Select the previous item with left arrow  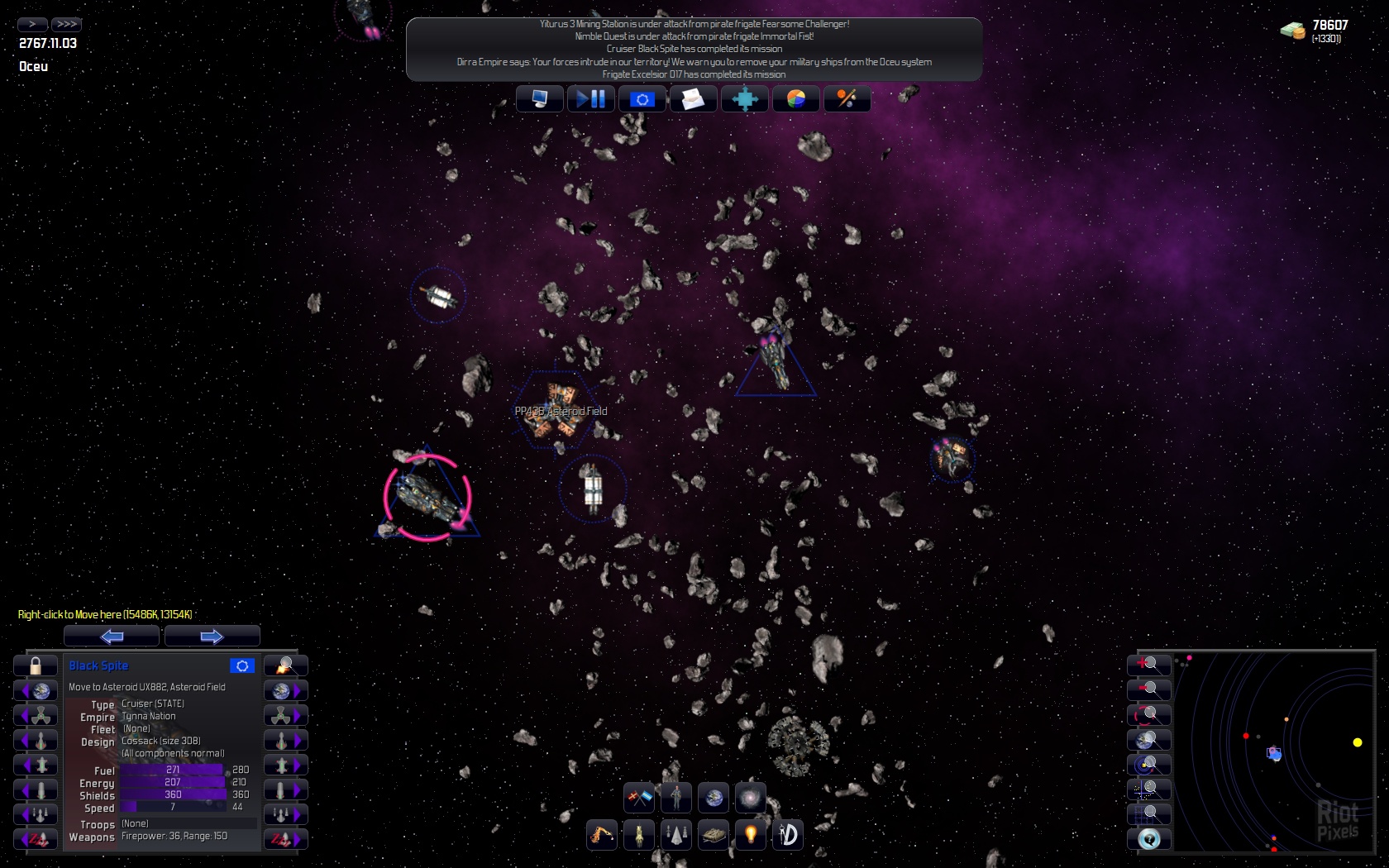[x=112, y=636]
